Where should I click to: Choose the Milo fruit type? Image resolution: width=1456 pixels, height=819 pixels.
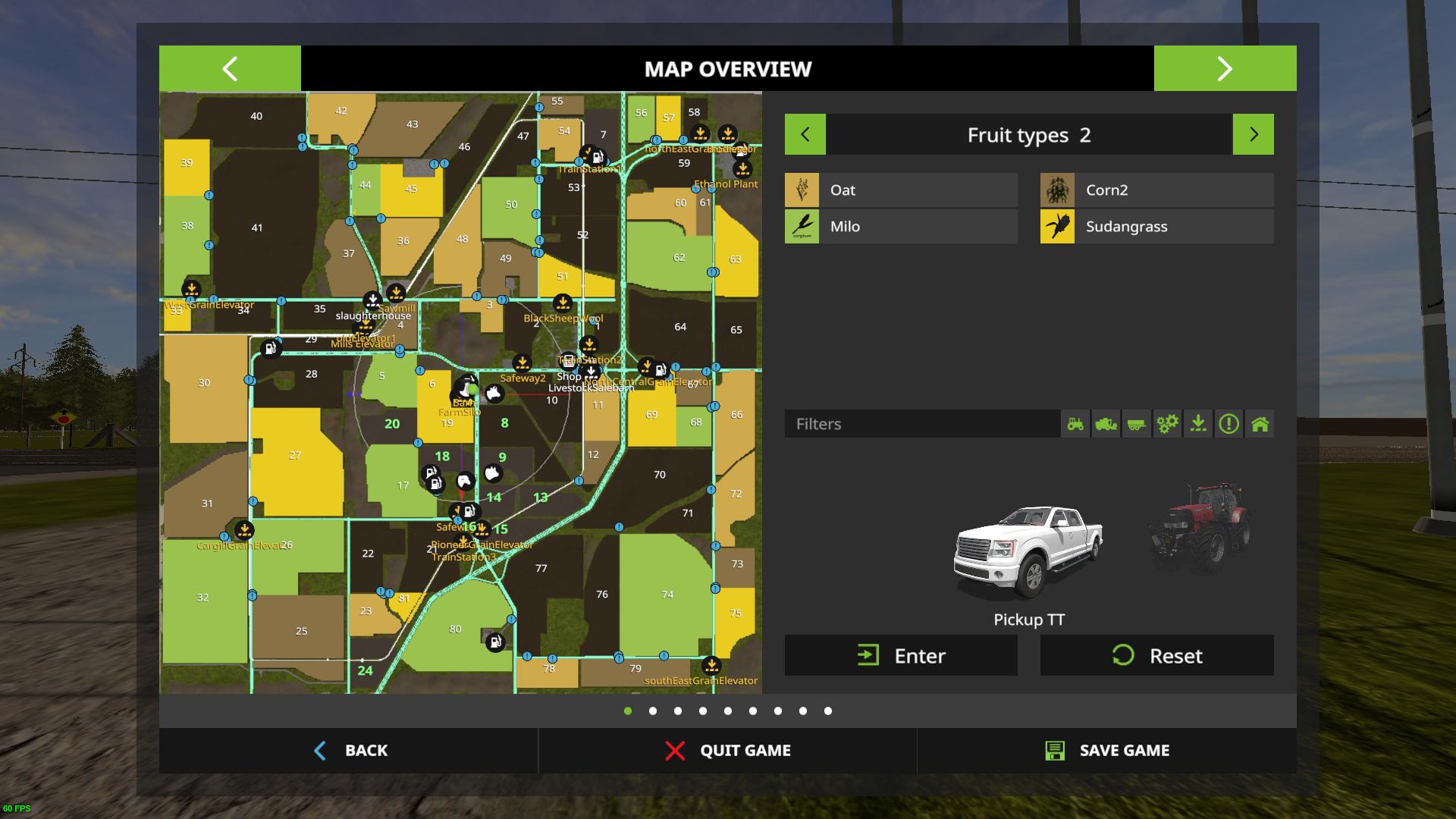point(901,227)
